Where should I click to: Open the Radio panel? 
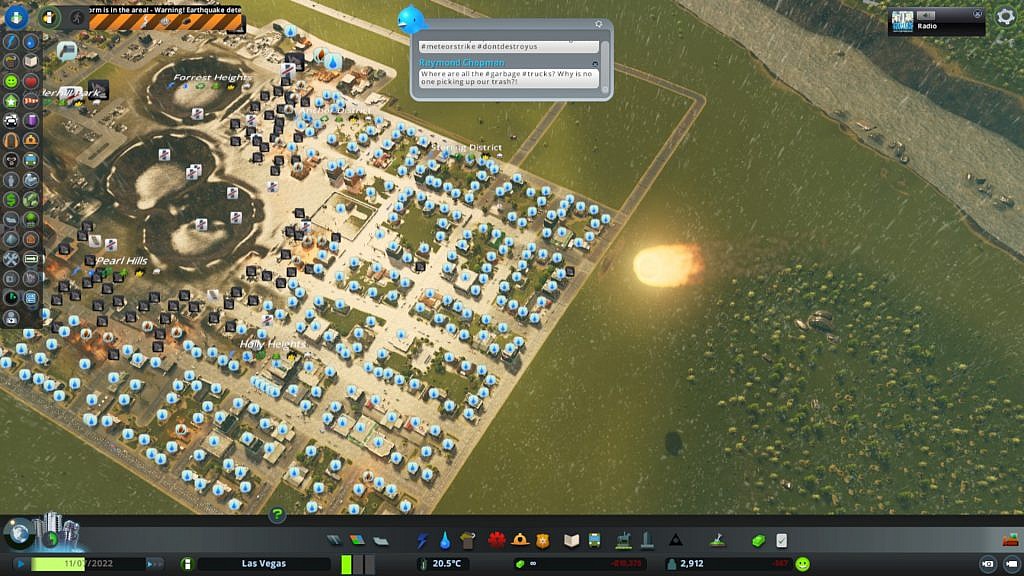click(x=936, y=21)
